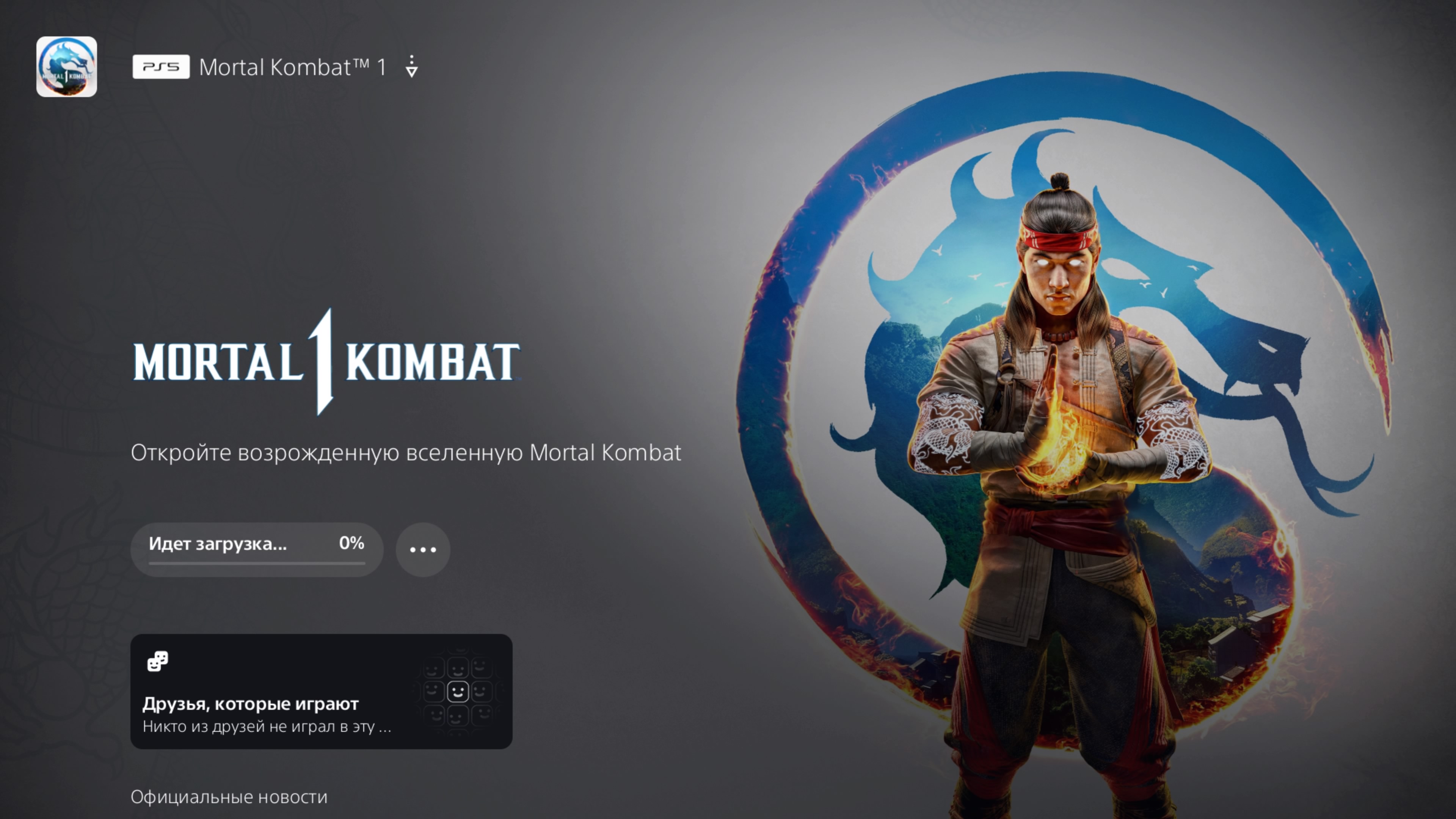Click the Mortal Kombat 1 game icon thumbnail
The image size is (1456, 819).
[x=67, y=67]
